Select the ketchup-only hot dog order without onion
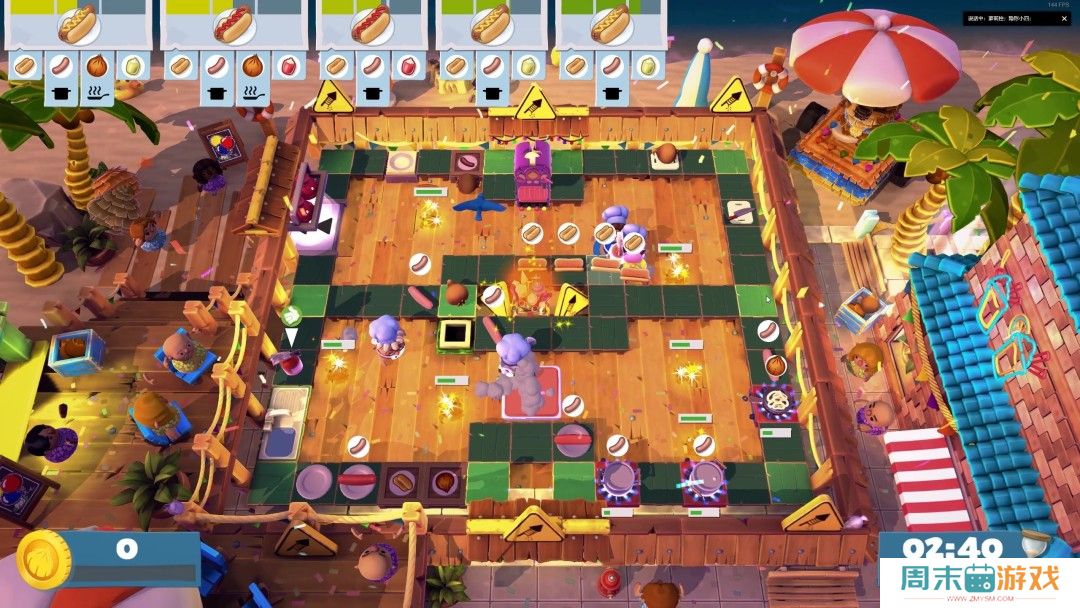This screenshot has height=608, width=1080. 371,24
